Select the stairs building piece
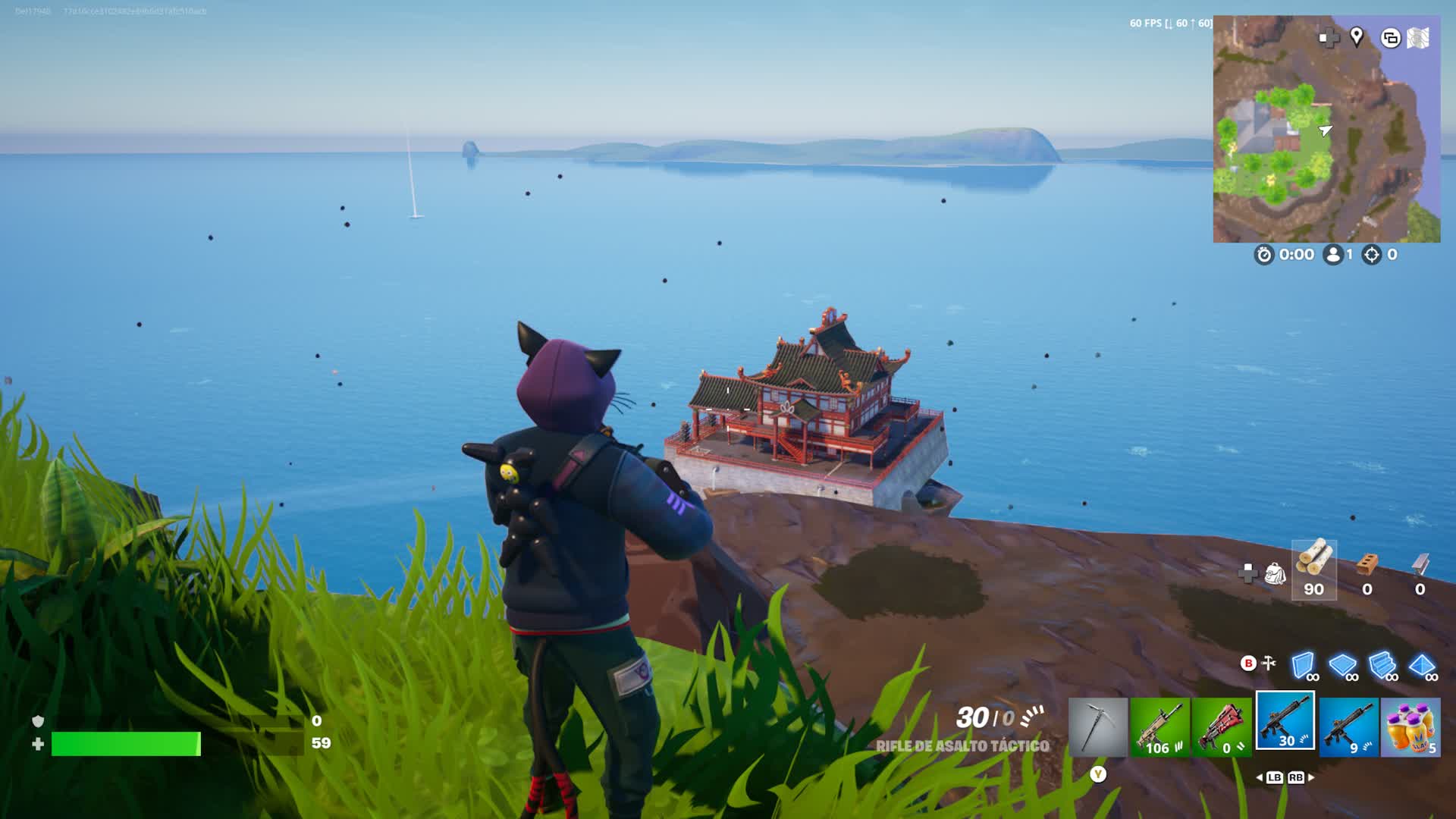 (1382, 665)
